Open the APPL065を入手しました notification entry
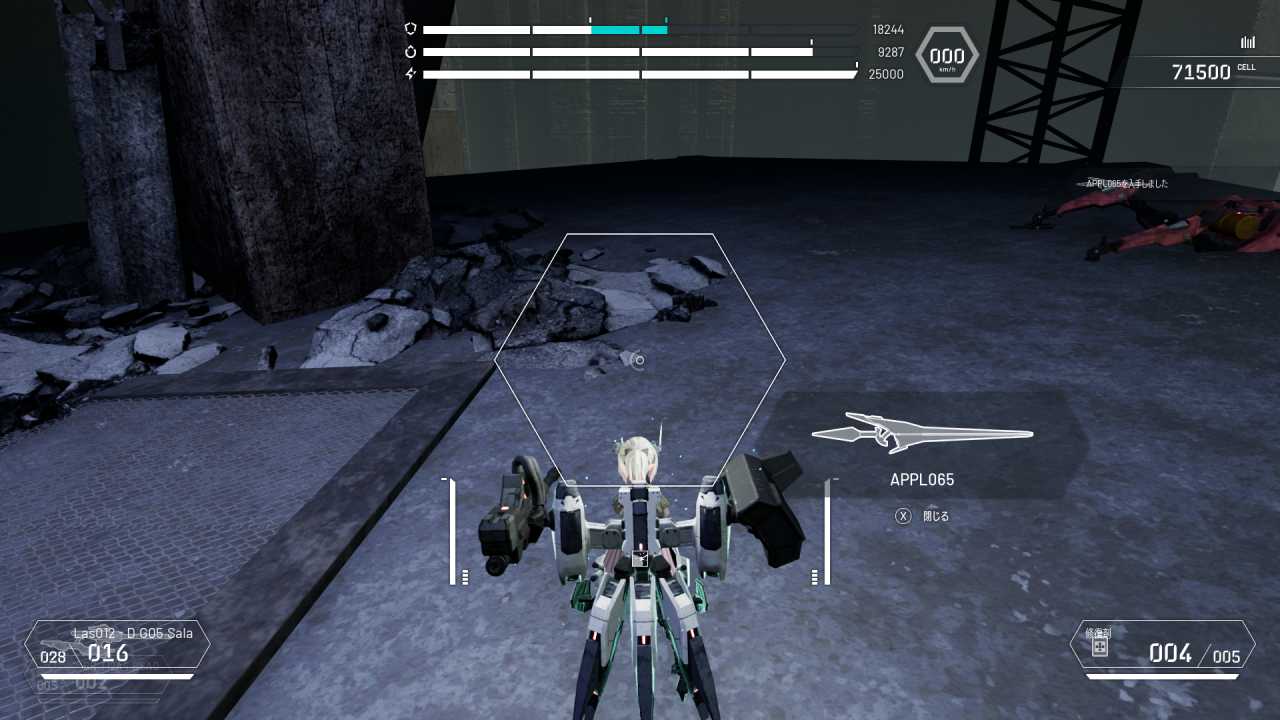The height and width of the screenshot is (720, 1280). click(x=1128, y=183)
